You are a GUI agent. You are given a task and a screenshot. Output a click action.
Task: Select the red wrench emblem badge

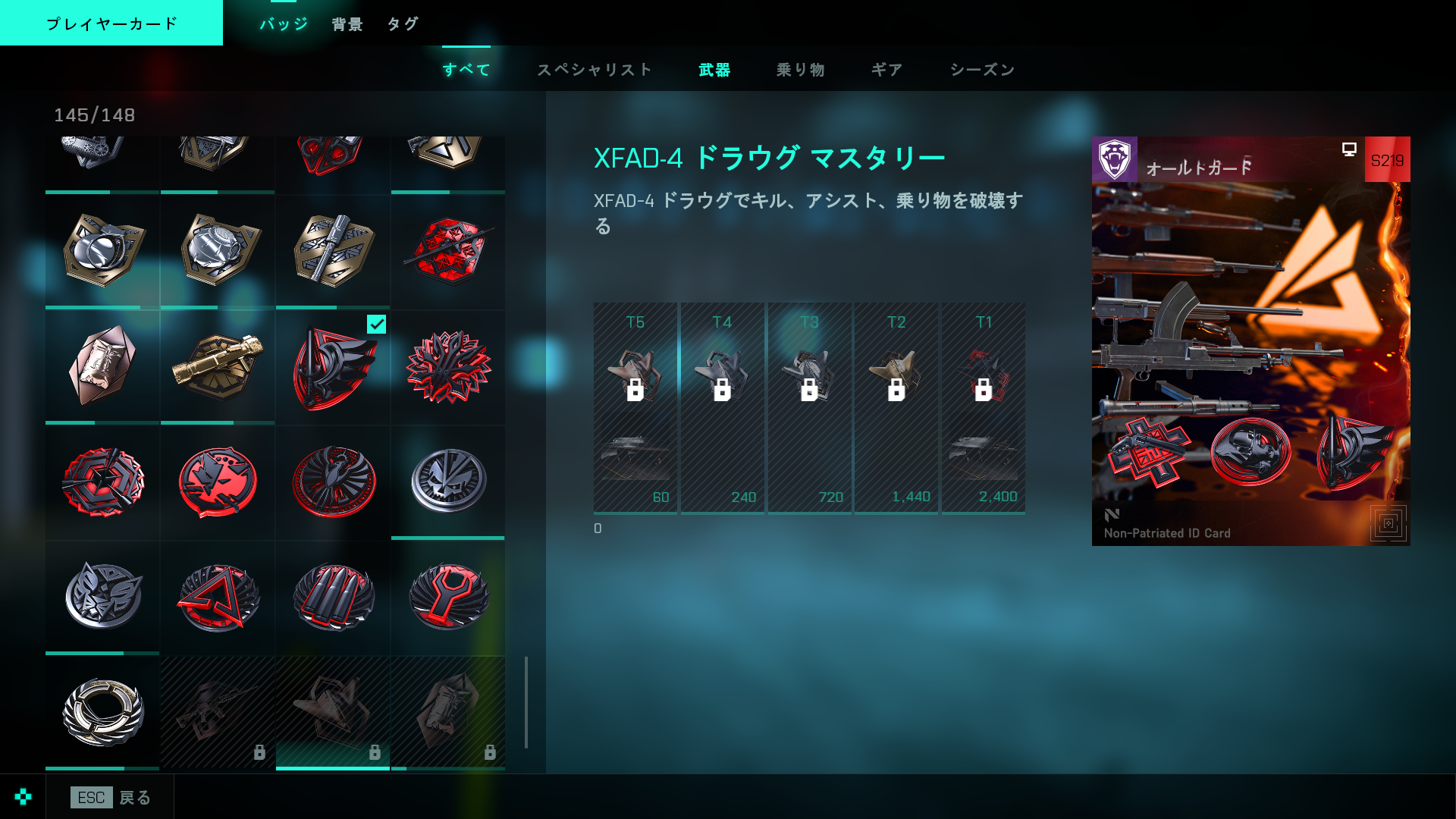point(448,597)
